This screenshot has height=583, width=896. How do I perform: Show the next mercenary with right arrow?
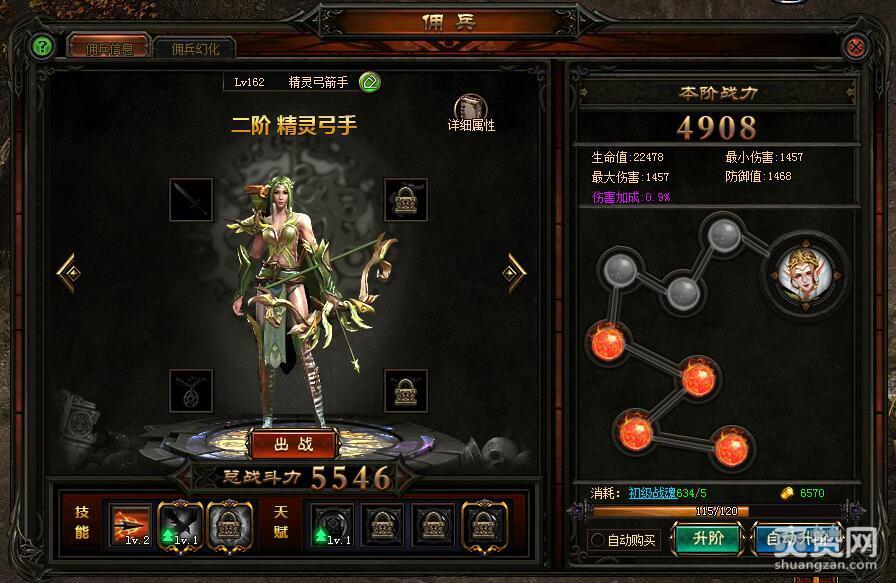point(515,269)
